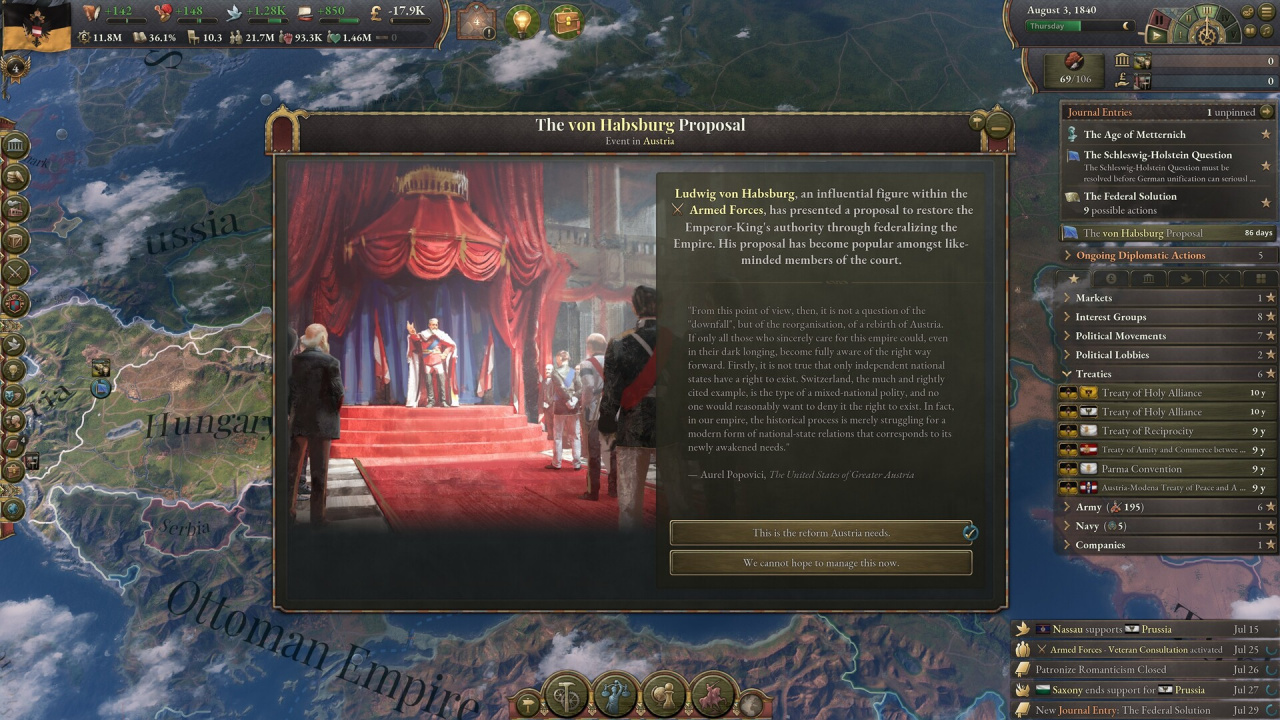Expand the Political Lobbies section
Image resolution: width=1280 pixels, height=720 pixels.
1112,355
